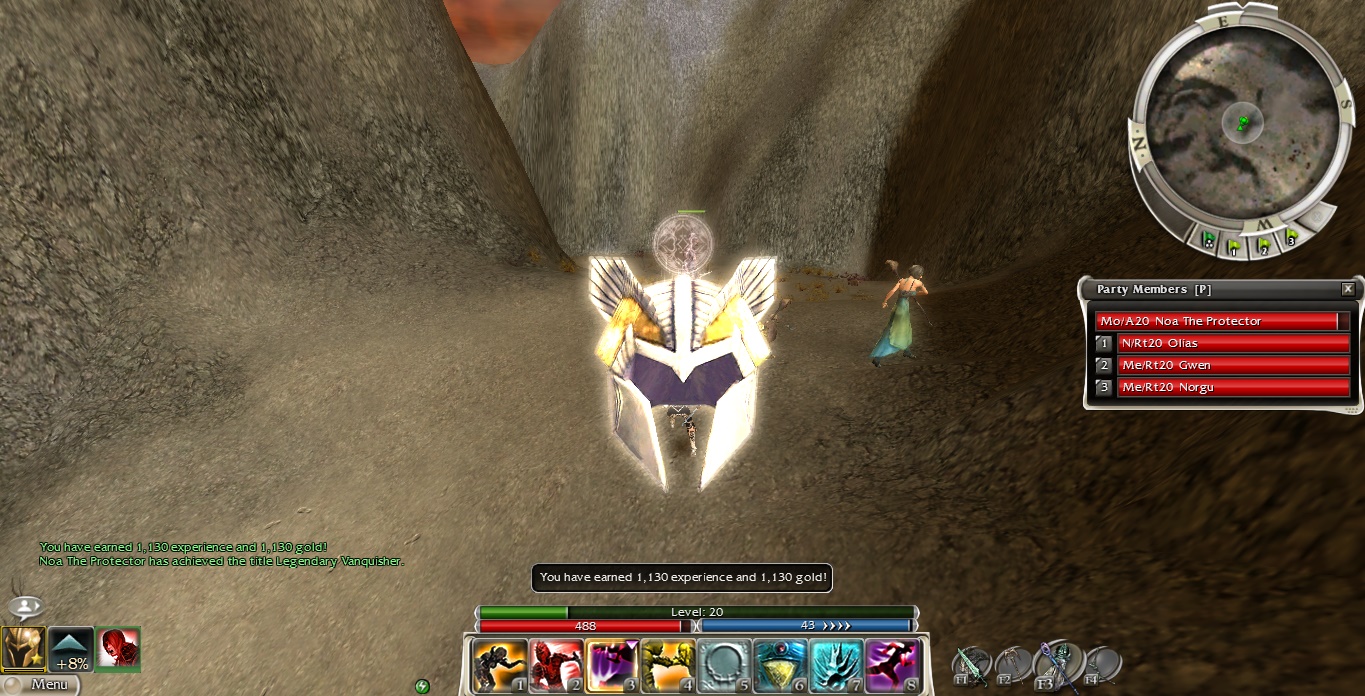The image size is (1365, 696).
Task: Open the Menu button
Action: point(40,685)
